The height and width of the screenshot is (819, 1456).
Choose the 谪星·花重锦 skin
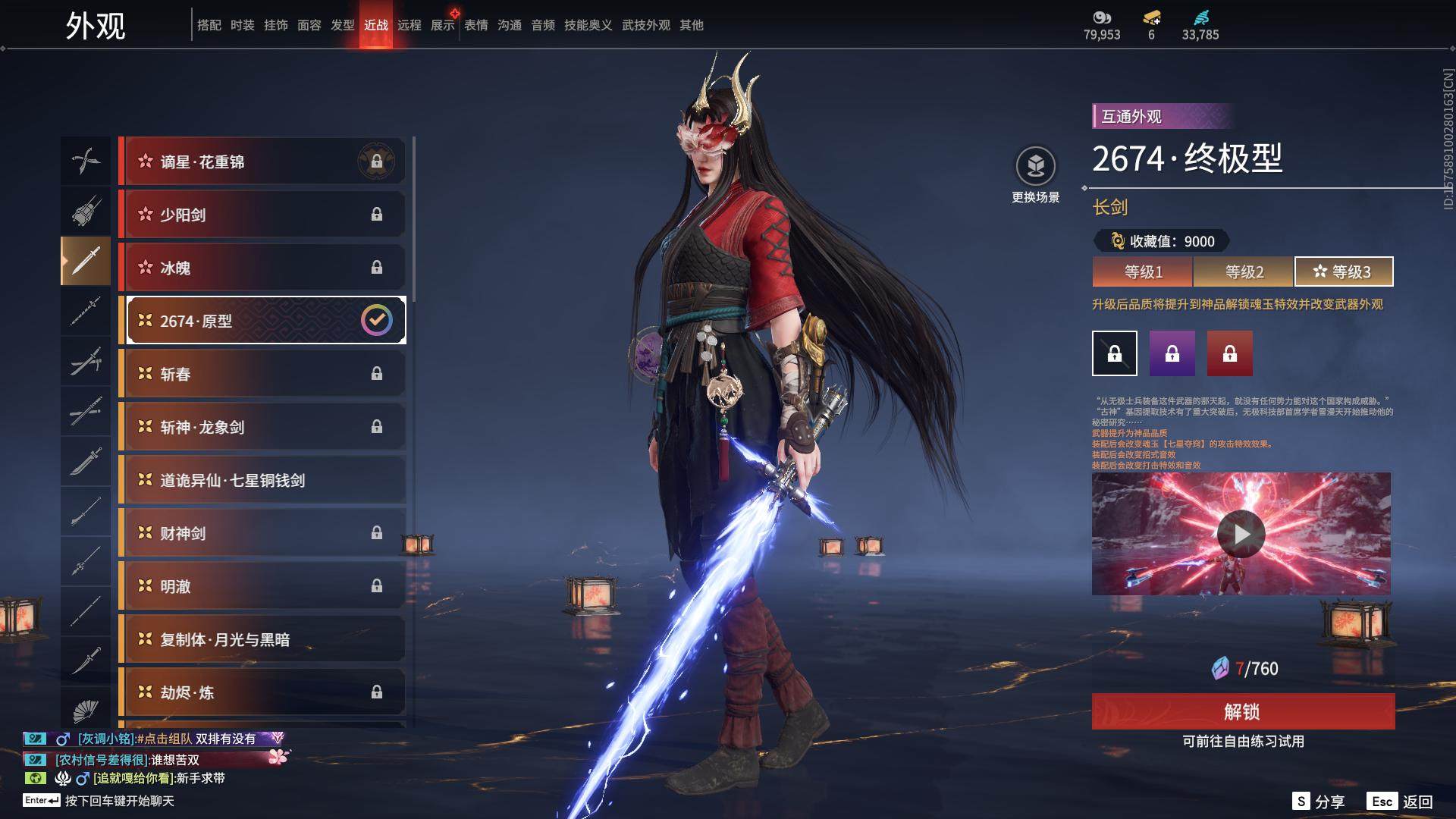[x=262, y=162]
